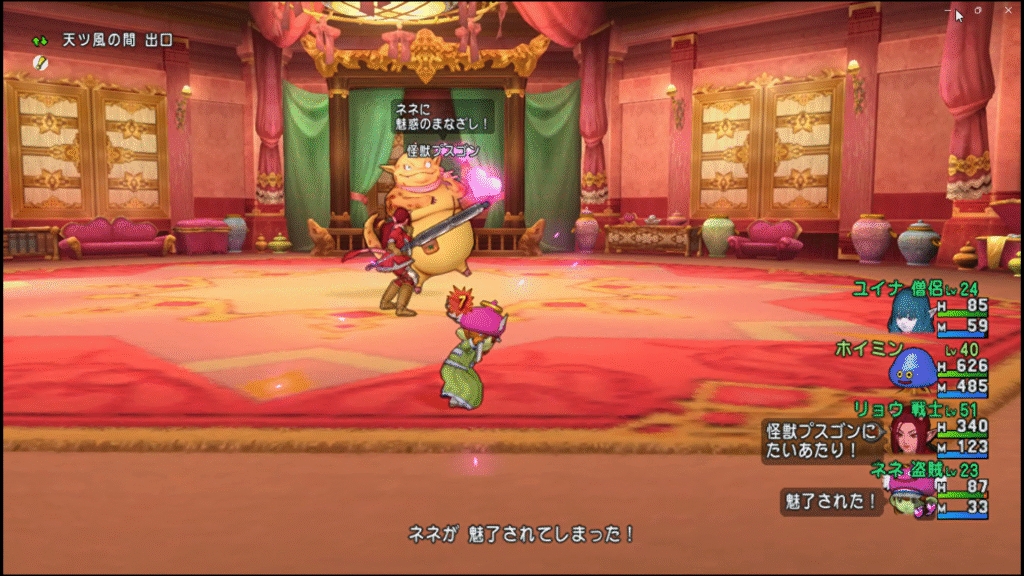Select Ryo the warrior's party portrait
Image resolution: width=1024 pixels, height=576 pixels.
click(x=909, y=432)
